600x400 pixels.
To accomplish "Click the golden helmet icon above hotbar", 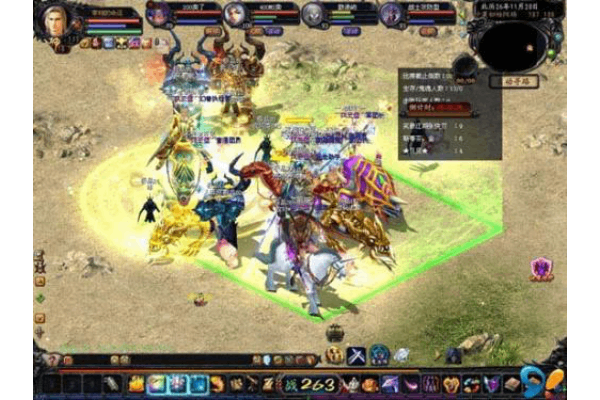I will coord(334,355).
